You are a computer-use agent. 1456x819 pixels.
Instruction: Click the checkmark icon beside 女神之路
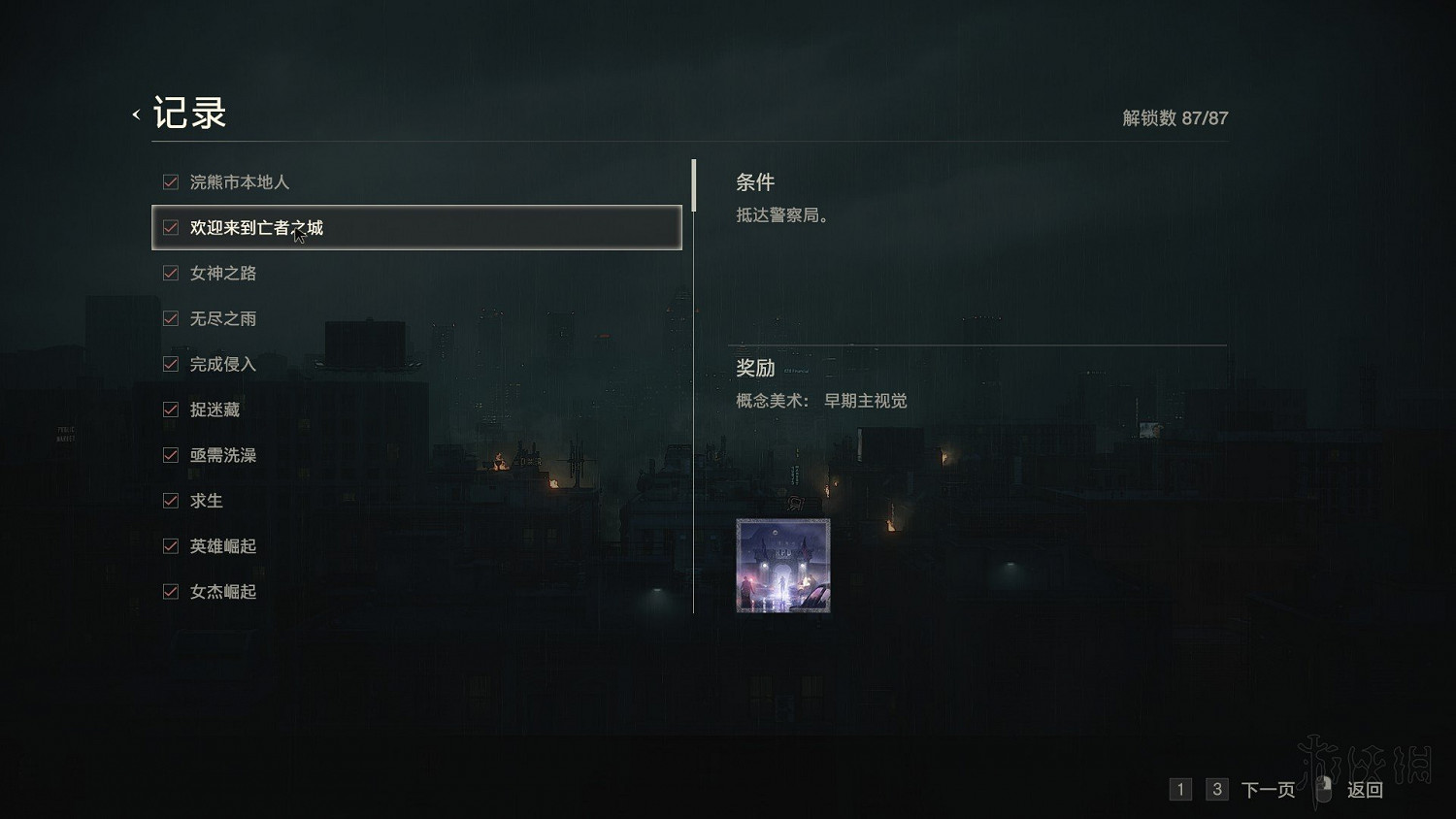click(x=170, y=273)
